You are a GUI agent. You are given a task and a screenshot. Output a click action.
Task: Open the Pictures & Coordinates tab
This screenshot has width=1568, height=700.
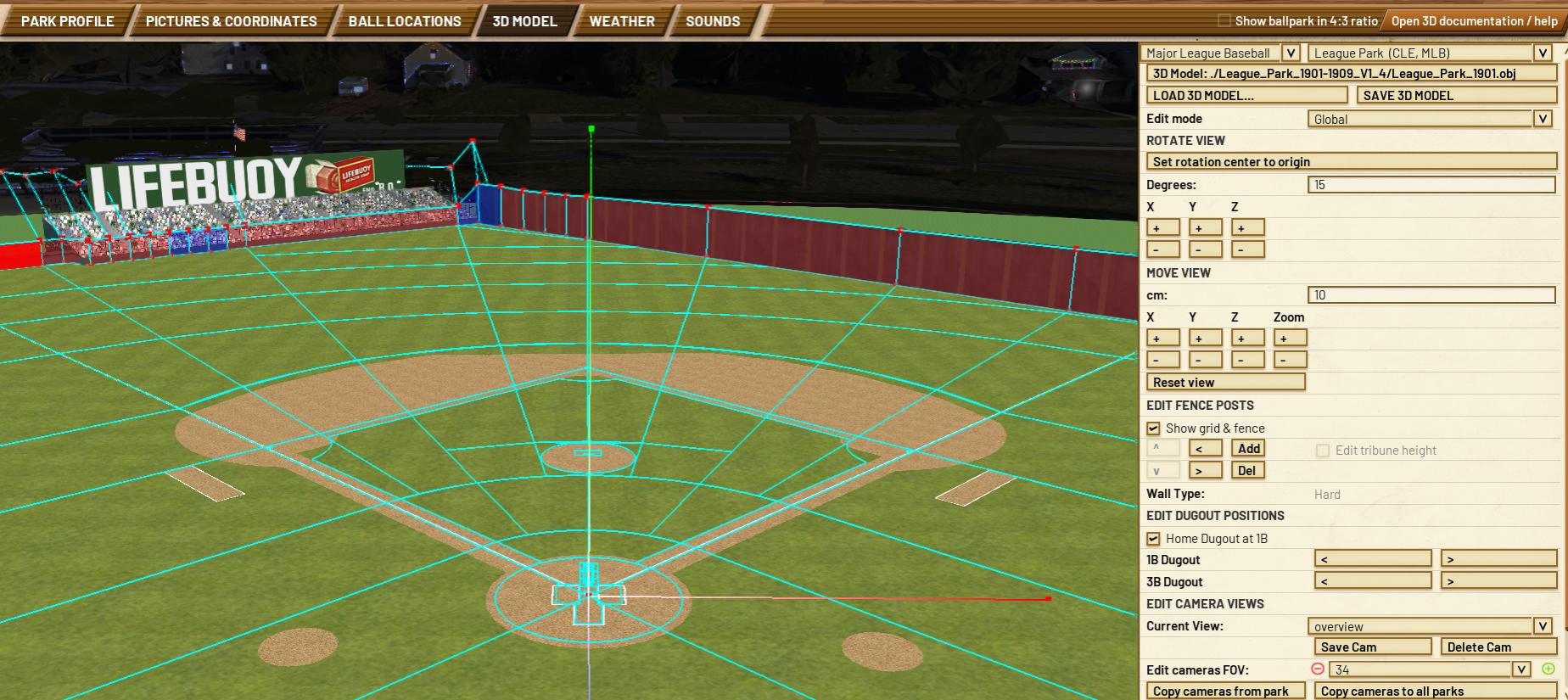click(x=231, y=21)
